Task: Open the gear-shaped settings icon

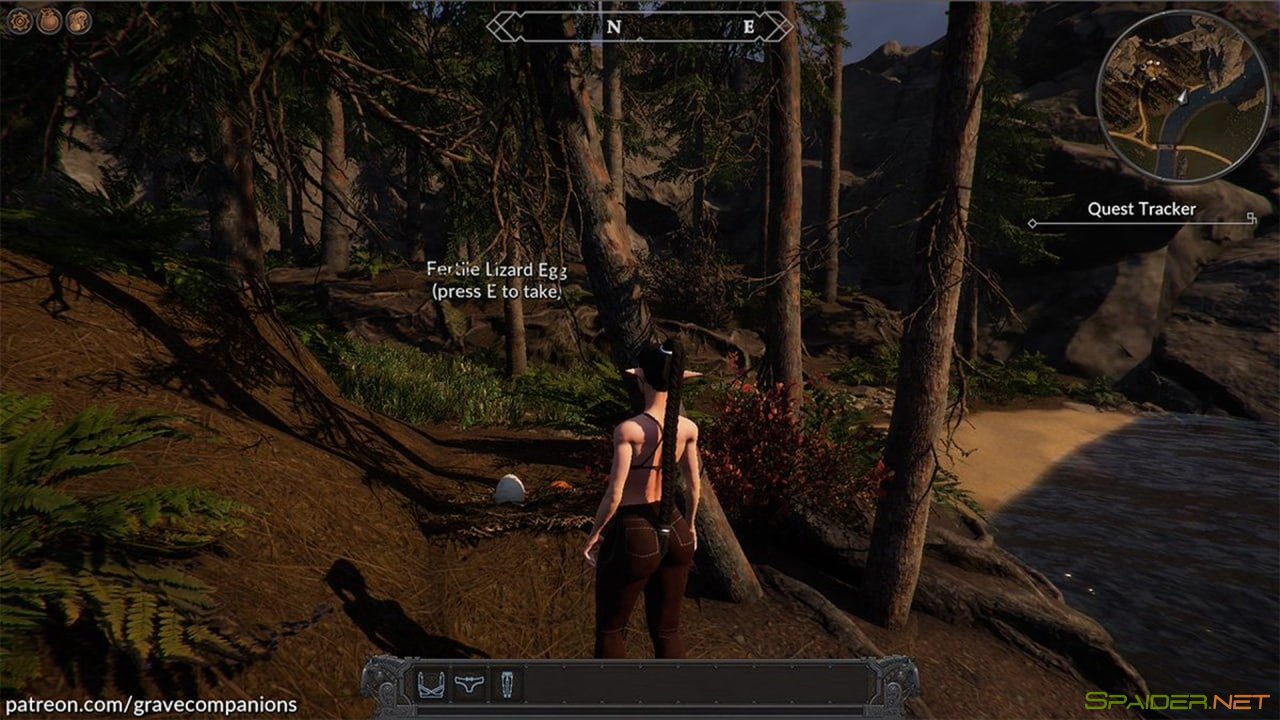Action: tap(20, 21)
